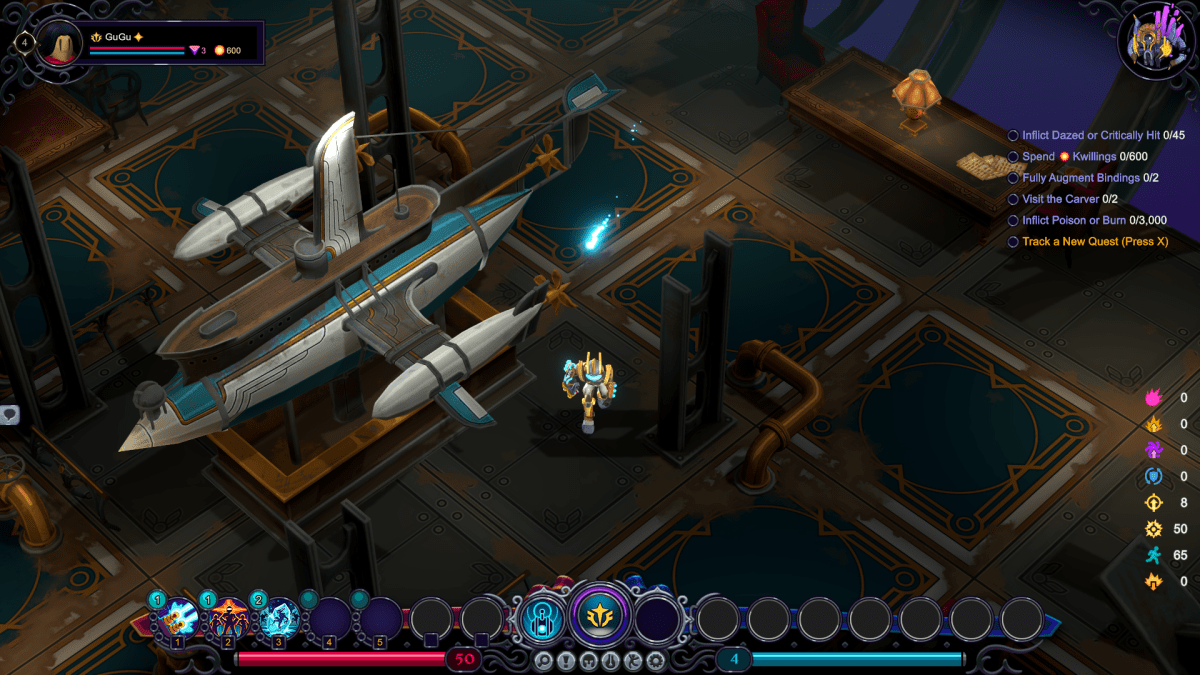Image resolution: width=1200 pixels, height=675 pixels.
Task: Open the magnifying glass menu button
Action: coord(543,660)
